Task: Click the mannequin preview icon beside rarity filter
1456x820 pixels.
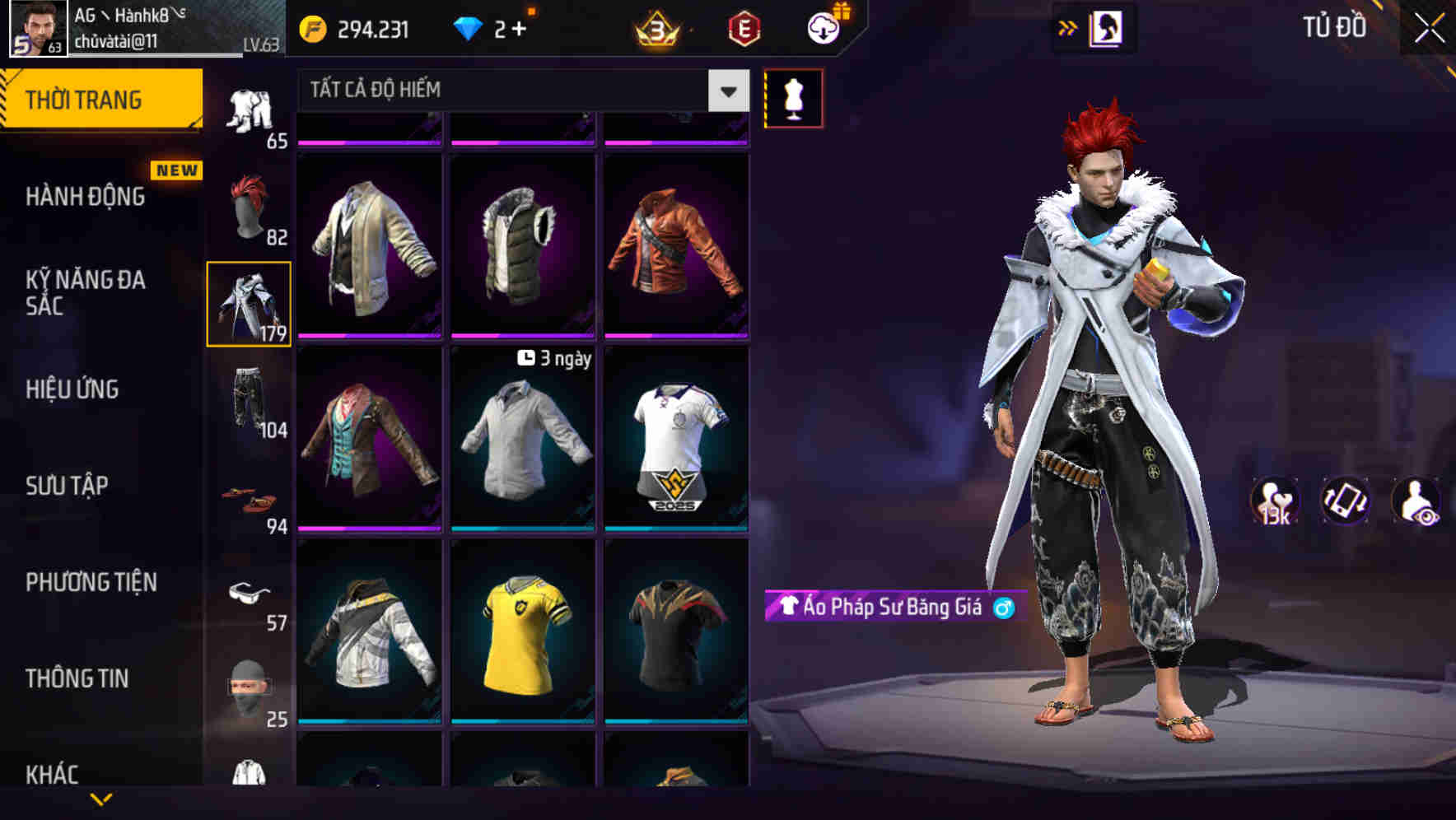Action: pos(793,96)
